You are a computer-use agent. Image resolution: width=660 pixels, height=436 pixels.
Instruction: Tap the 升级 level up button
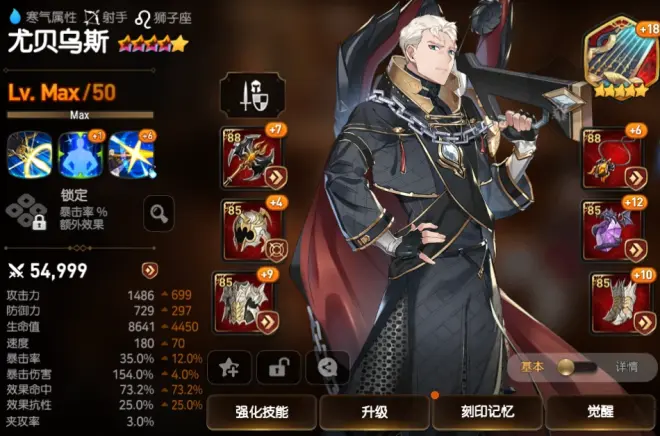[x=373, y=412]
